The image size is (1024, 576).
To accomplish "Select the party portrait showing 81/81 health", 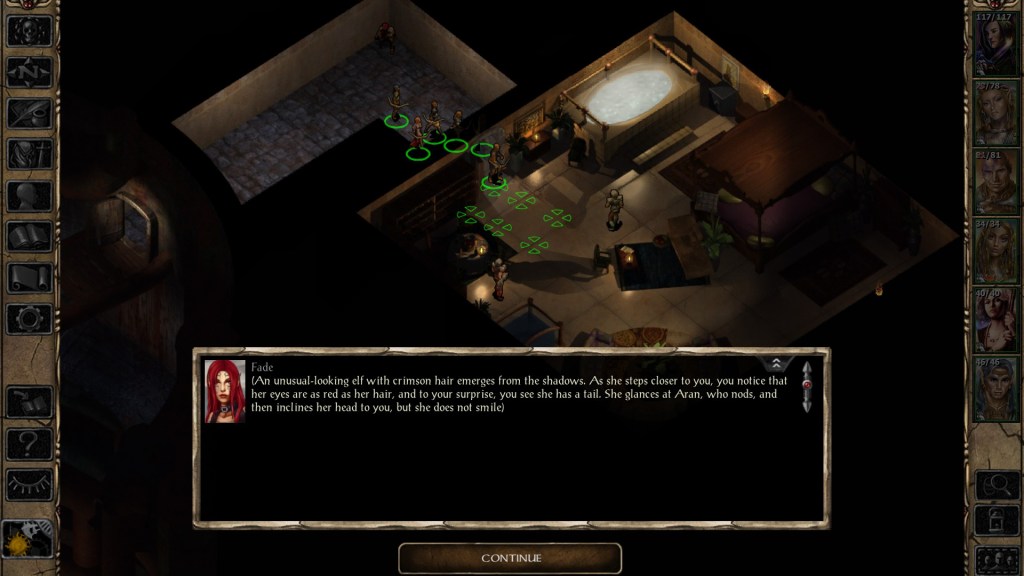I will (996, 182).
